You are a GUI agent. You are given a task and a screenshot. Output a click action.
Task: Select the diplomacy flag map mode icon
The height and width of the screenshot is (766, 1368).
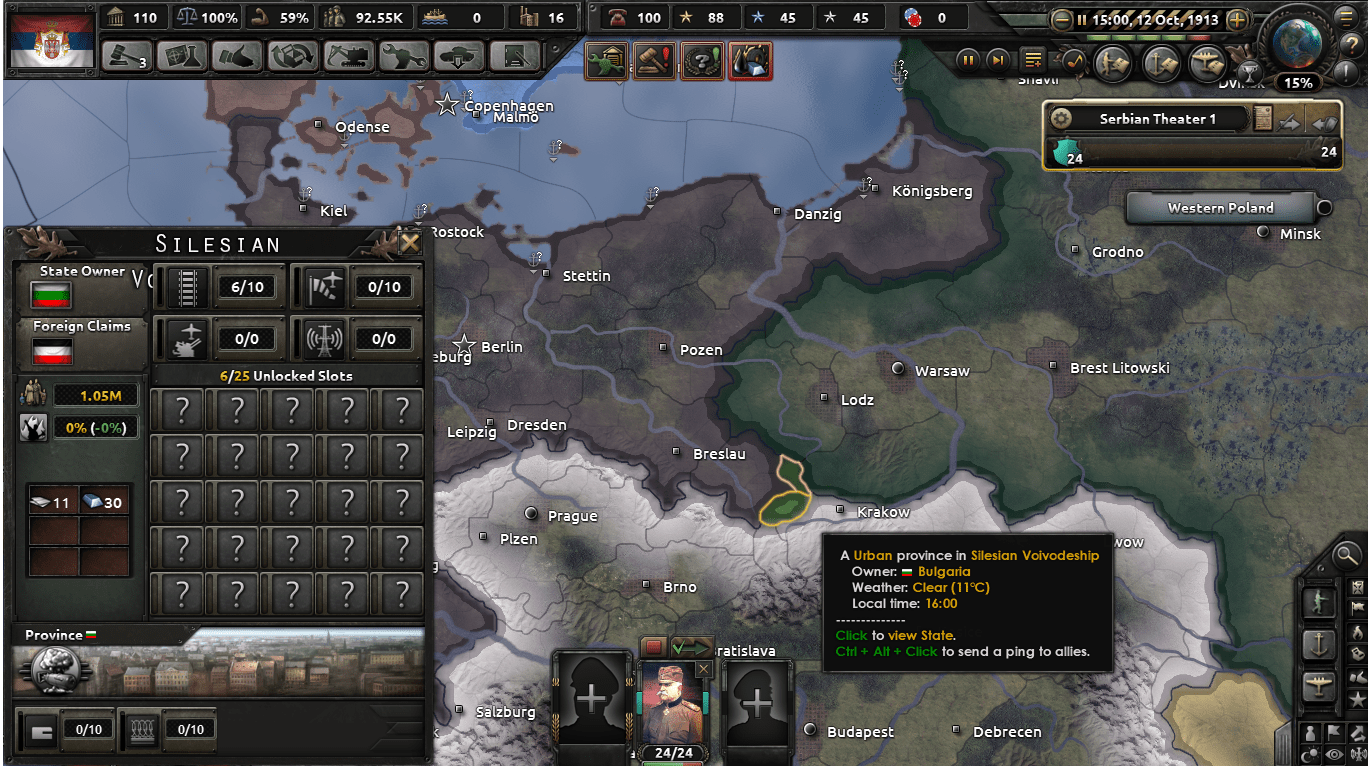tap(1358, 608)
